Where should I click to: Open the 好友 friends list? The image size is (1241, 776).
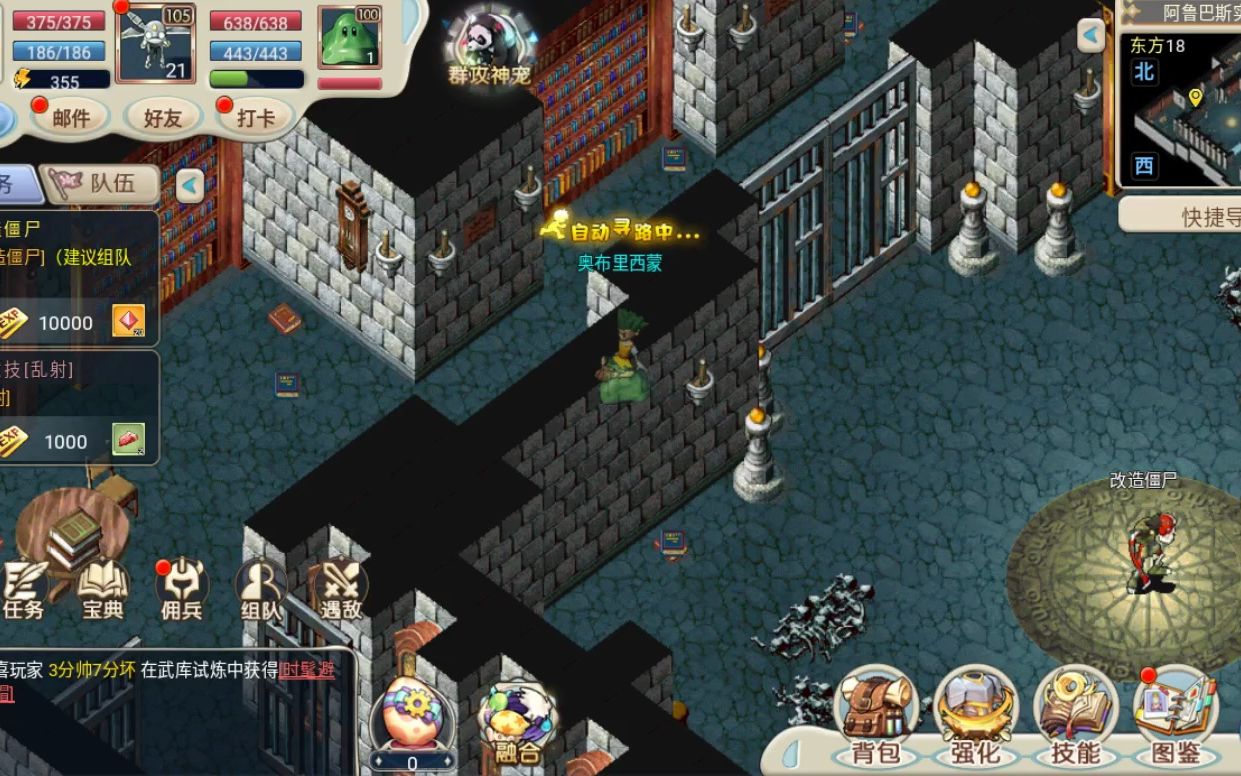[x=162, y=118]
